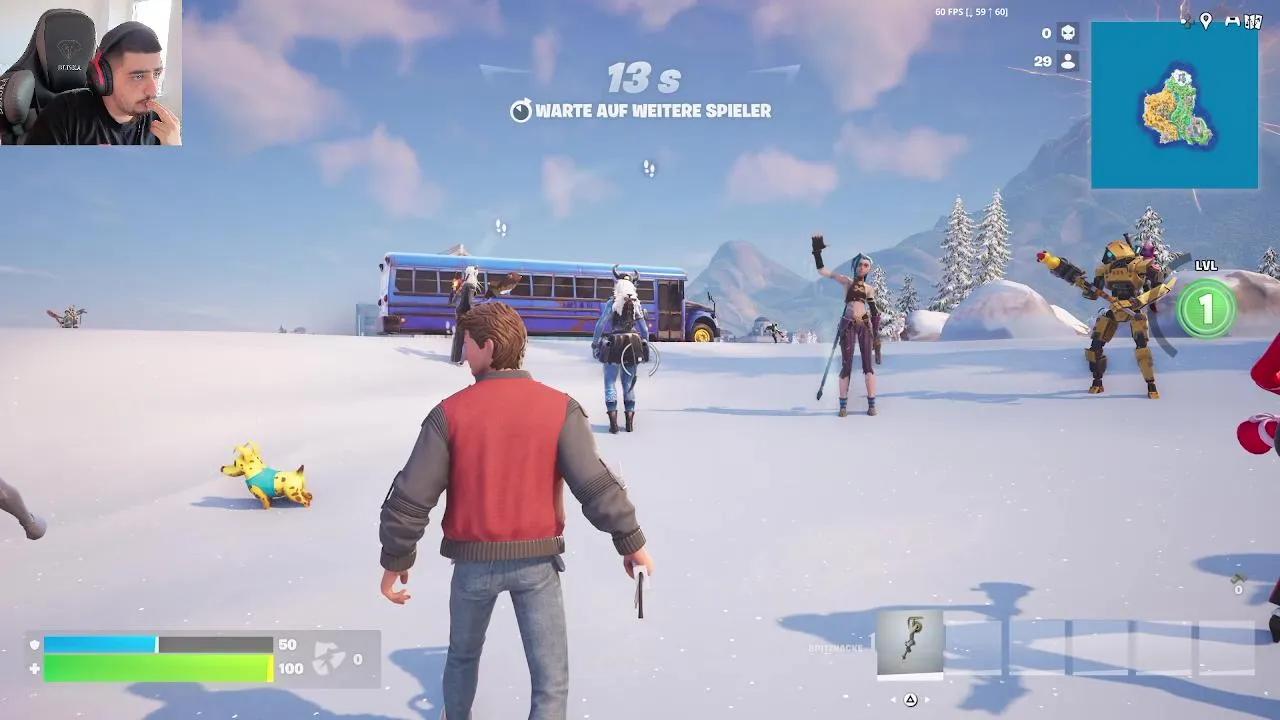Click the left arrow beside triangle prompt
The image size is (1280, 720).
(x=893, y=699)
